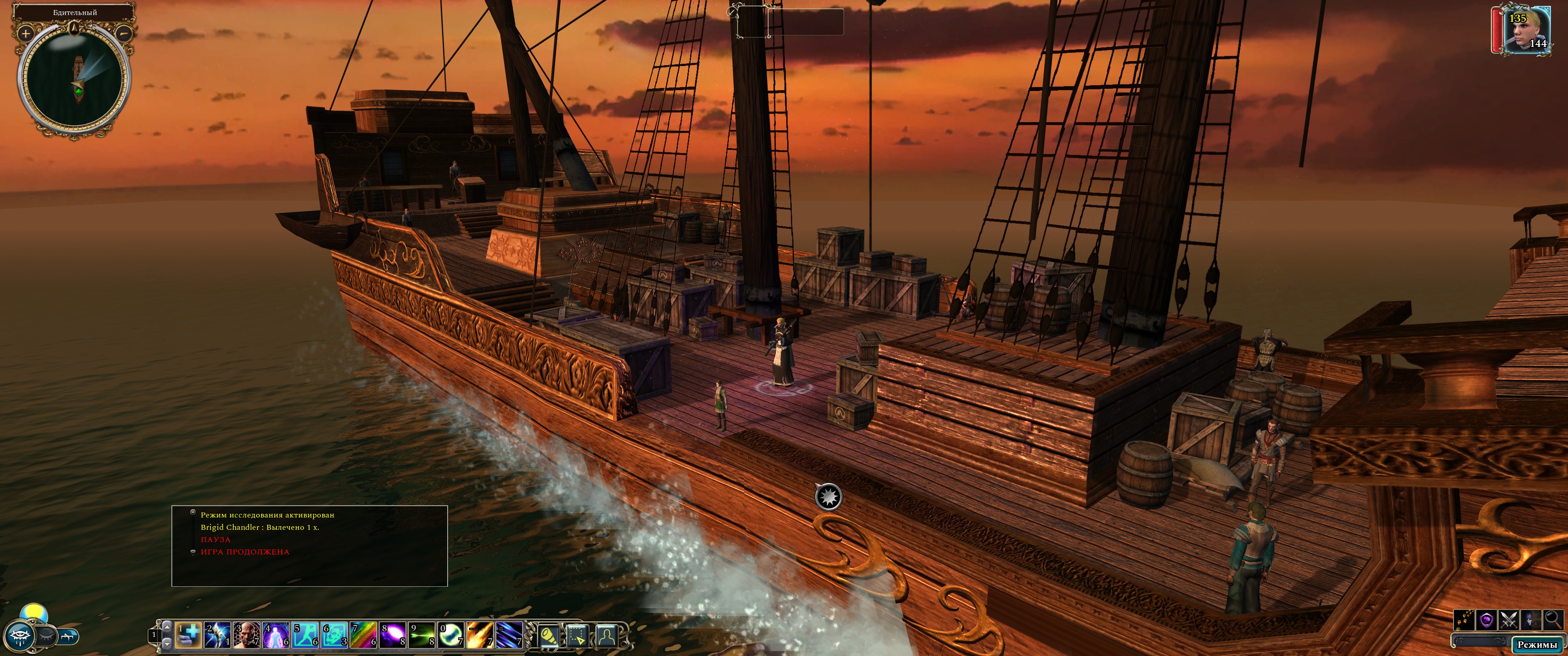Toggle the magnifying glass search mode
Image resolution: width=1568 pixels, height=656 pixels.
click(x=1553, y=620)
